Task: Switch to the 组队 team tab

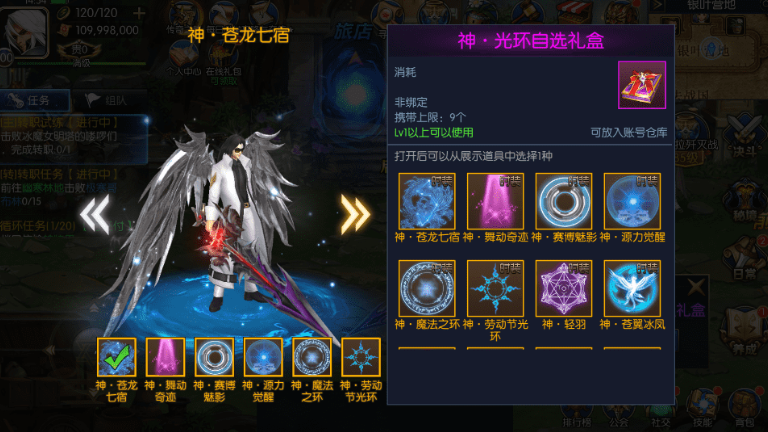Action: click(105, 100)
